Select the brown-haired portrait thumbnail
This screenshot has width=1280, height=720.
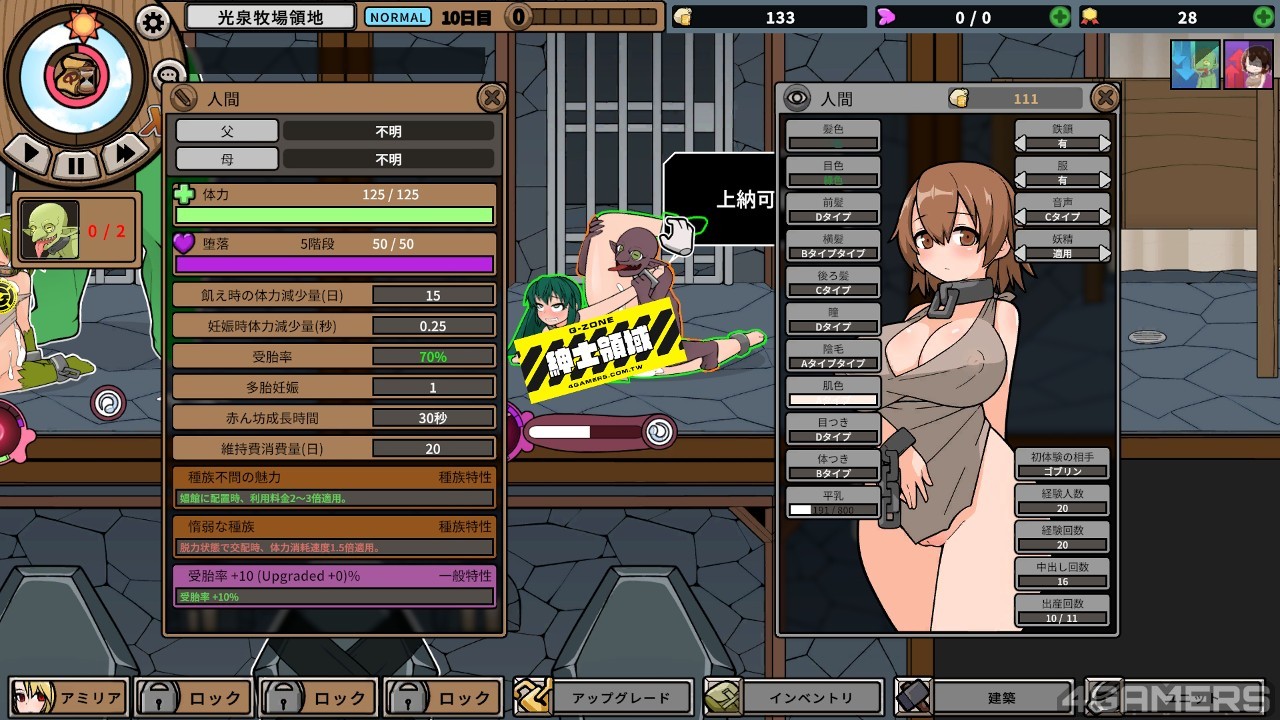(x=1248, y=65)
